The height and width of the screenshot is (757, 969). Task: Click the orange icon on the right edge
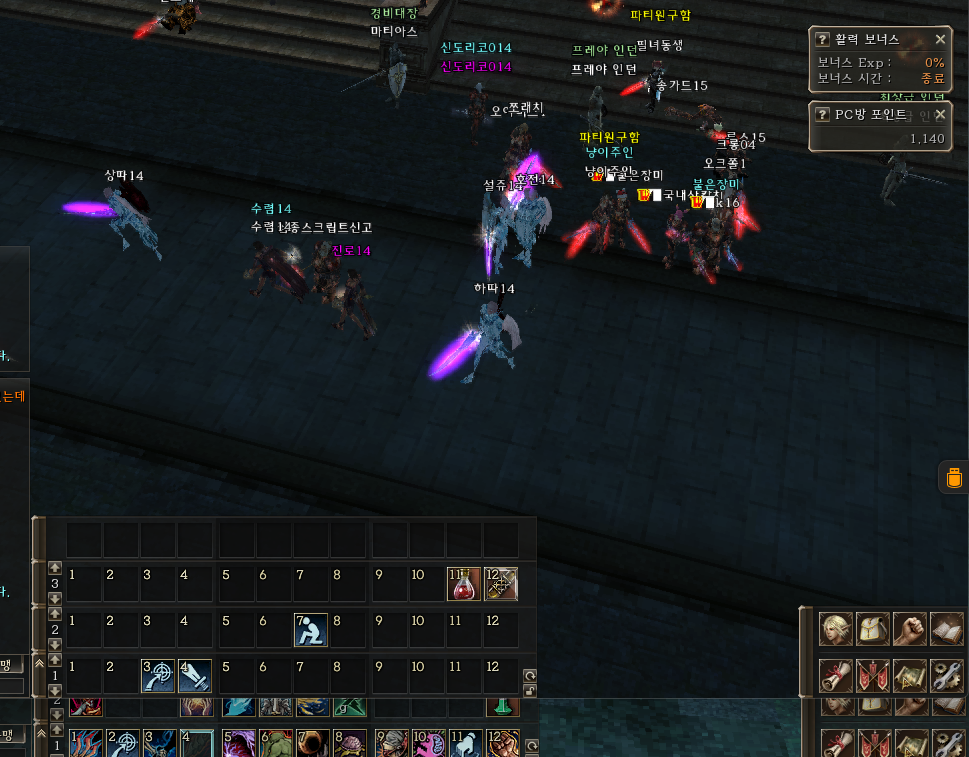pos(953,478)
